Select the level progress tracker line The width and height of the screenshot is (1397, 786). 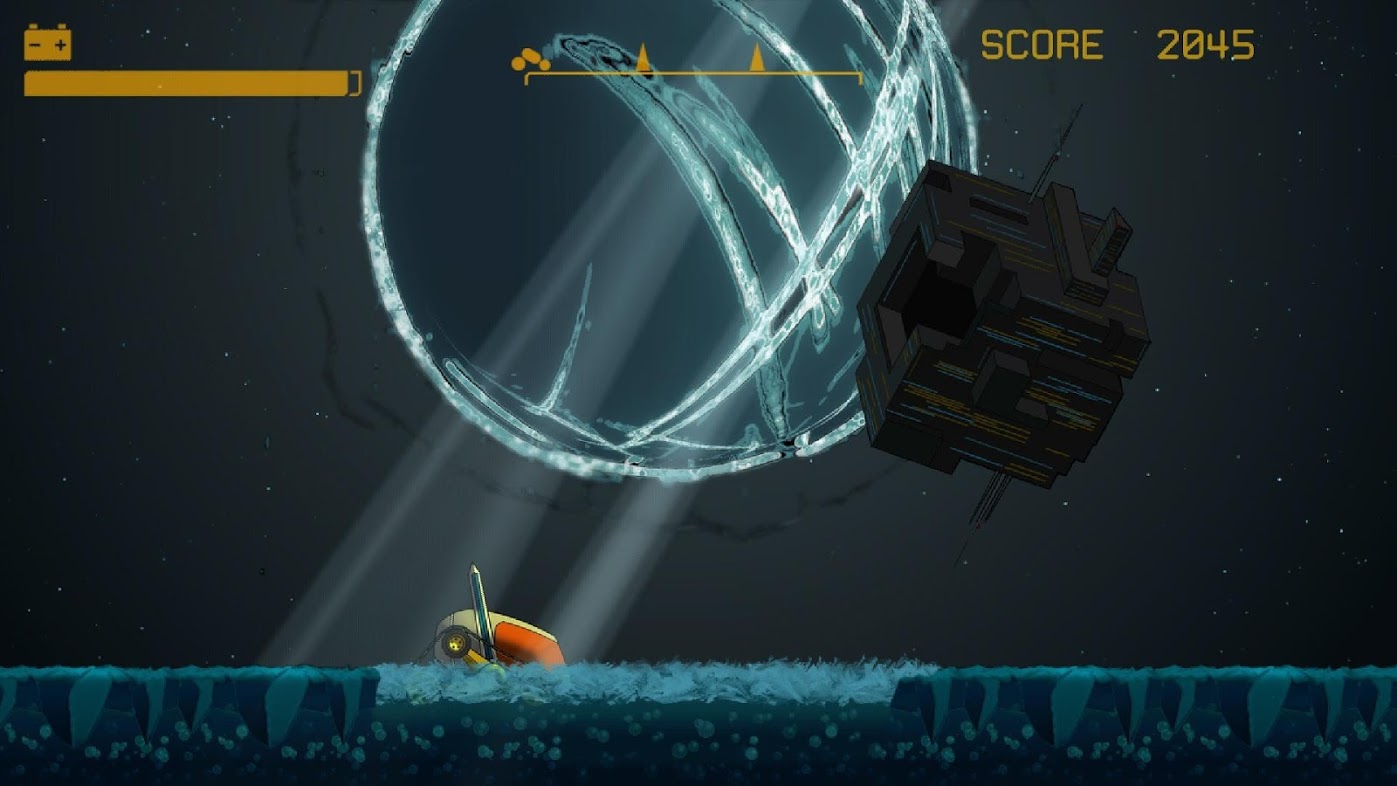point(693,73)
